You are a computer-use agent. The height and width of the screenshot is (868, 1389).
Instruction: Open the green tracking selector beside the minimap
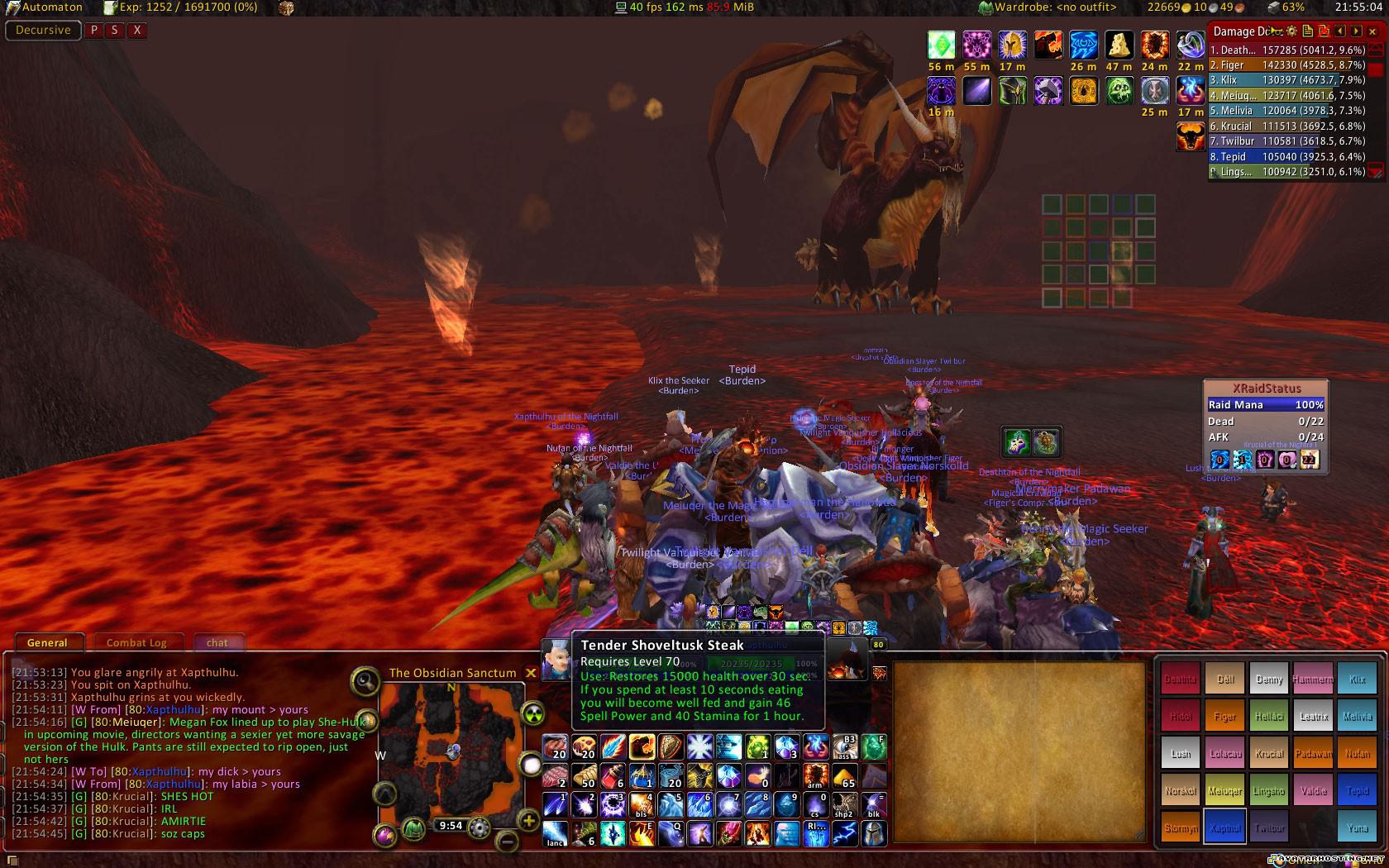(x=532, y=714)
